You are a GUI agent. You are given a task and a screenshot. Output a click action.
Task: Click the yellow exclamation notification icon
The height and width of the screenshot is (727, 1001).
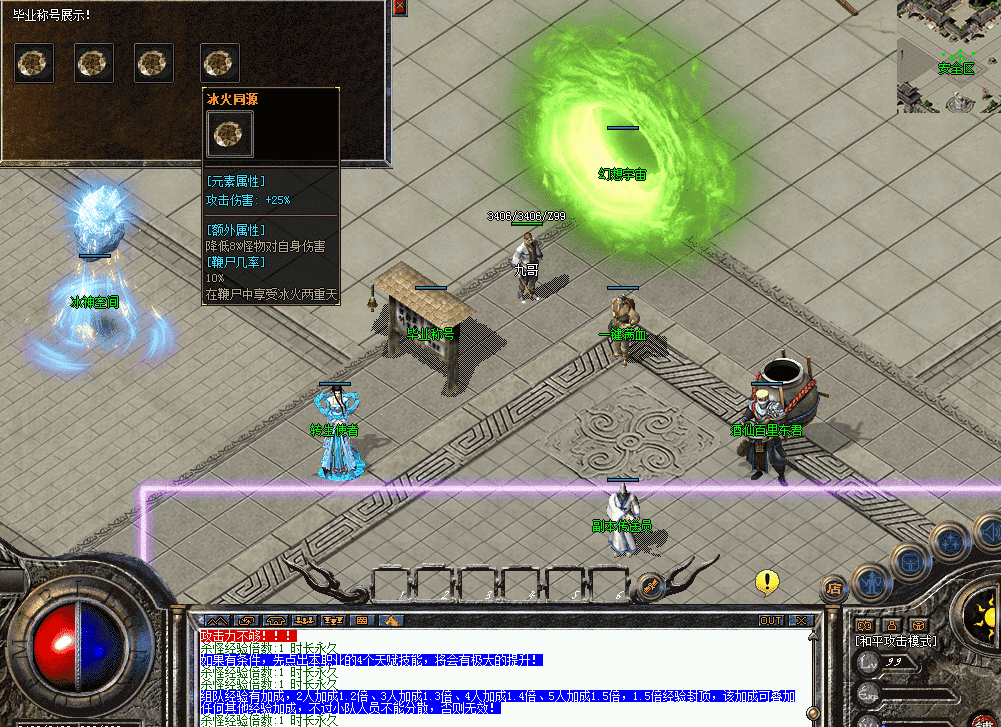767,580
